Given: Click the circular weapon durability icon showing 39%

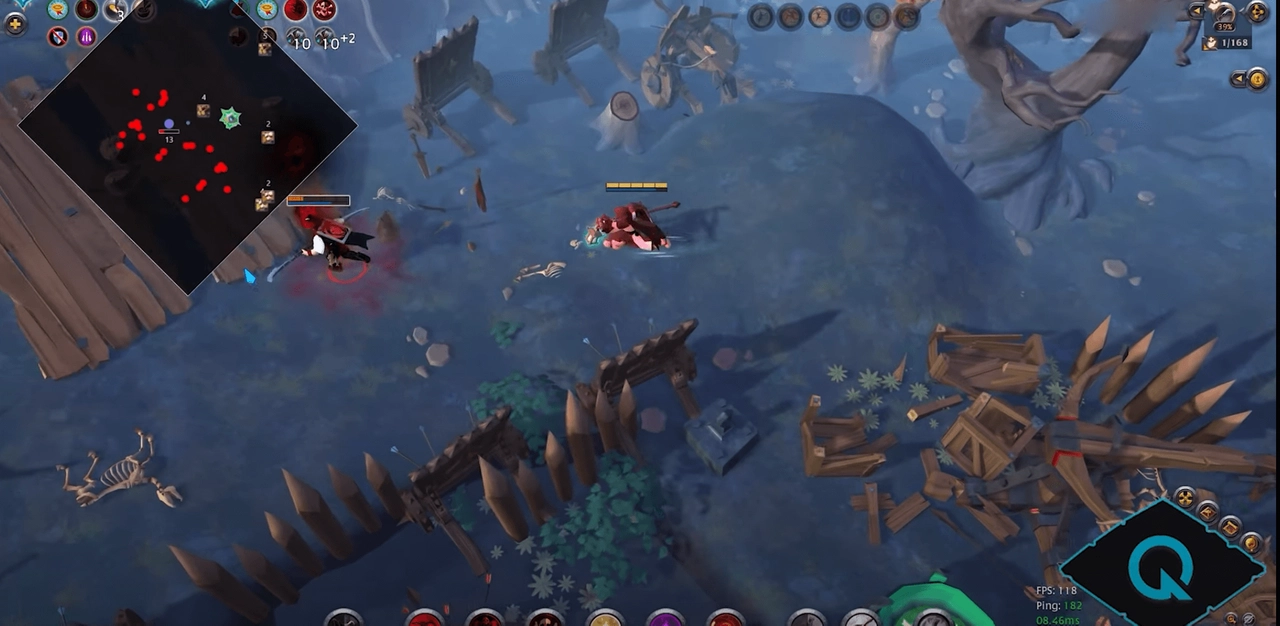Looking at the screenshot, I should [1224, 16].
